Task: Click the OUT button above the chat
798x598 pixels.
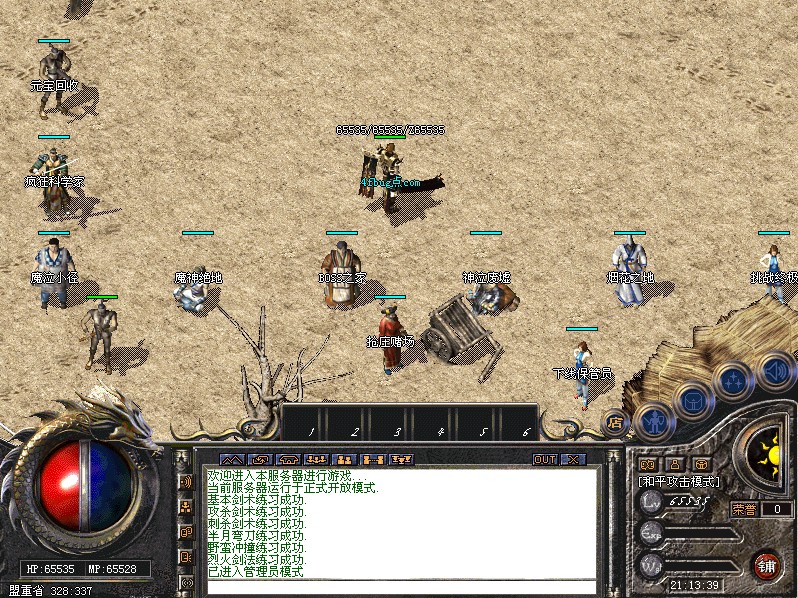Action: pyautogui.click(x=544, y=459)
